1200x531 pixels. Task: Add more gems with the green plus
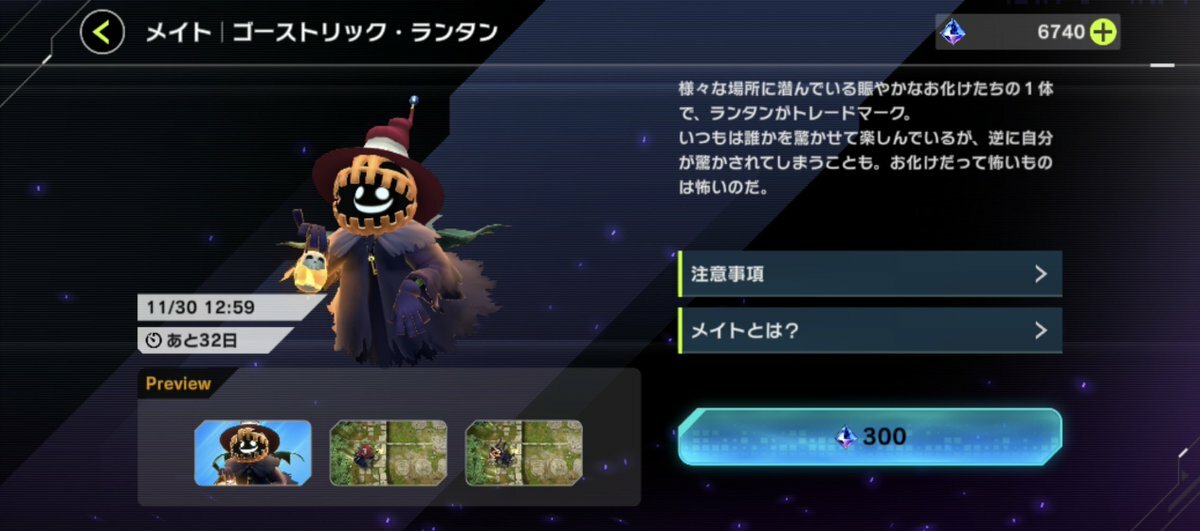(1102, 33)
